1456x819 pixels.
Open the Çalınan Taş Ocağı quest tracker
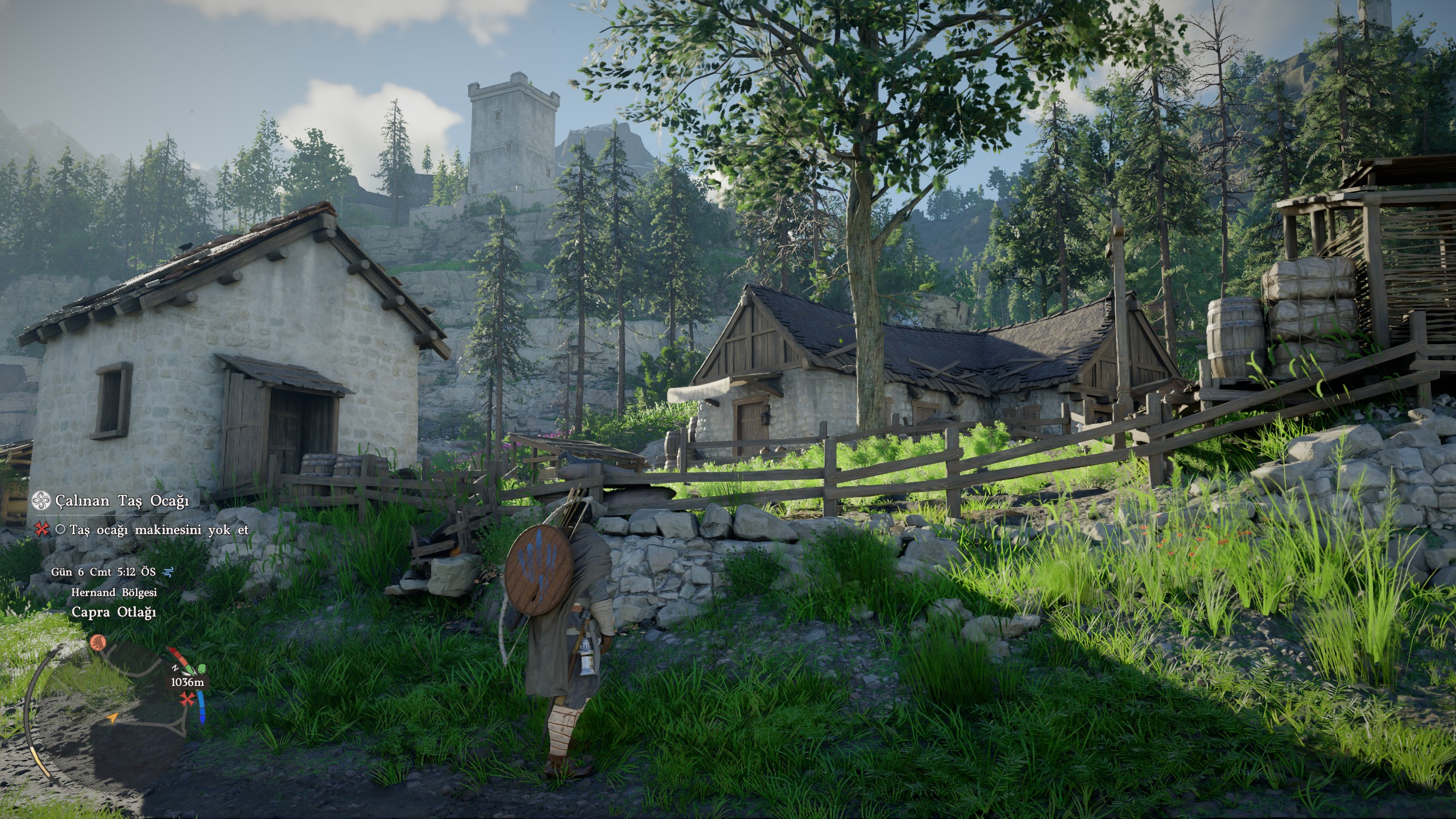[x=122, y=500]
